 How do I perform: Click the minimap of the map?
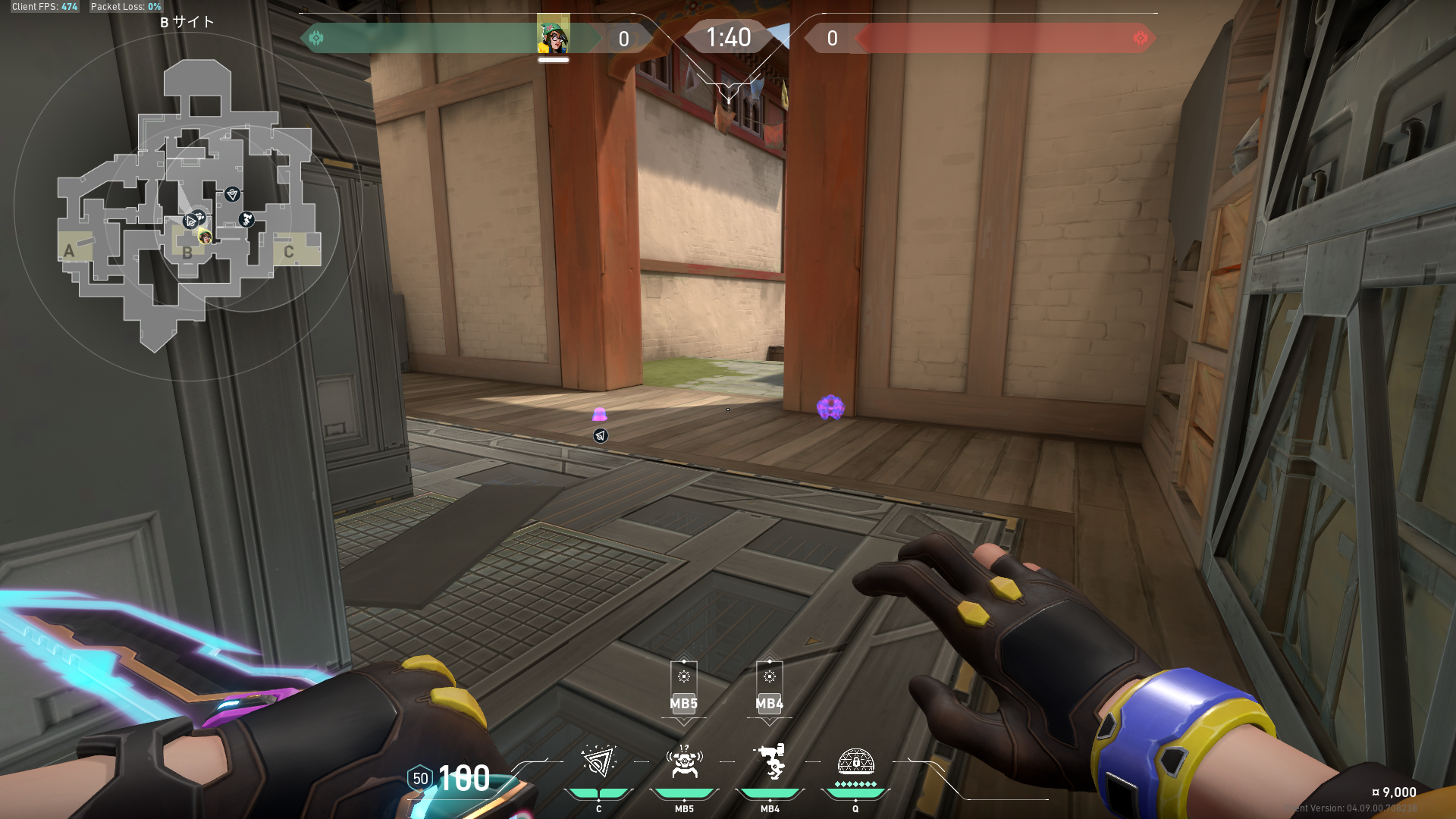[188, 205]
